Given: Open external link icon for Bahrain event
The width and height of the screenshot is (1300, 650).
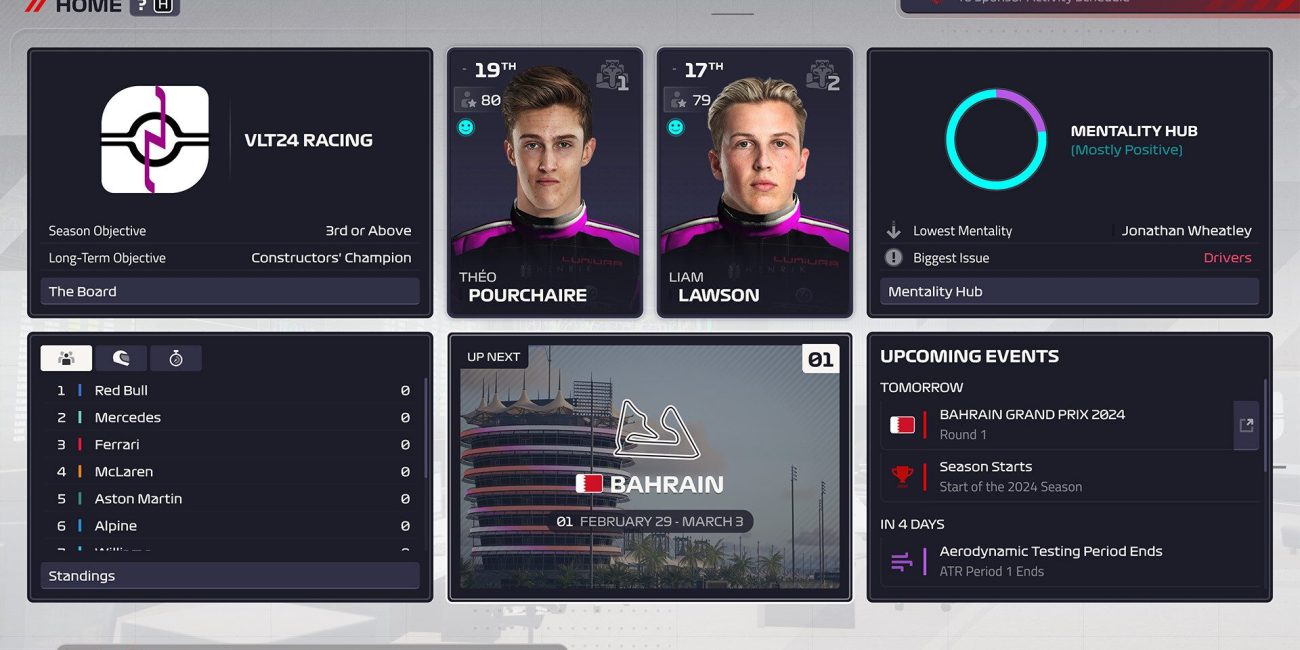Looking at the screenshot, I should [1246, 425].
